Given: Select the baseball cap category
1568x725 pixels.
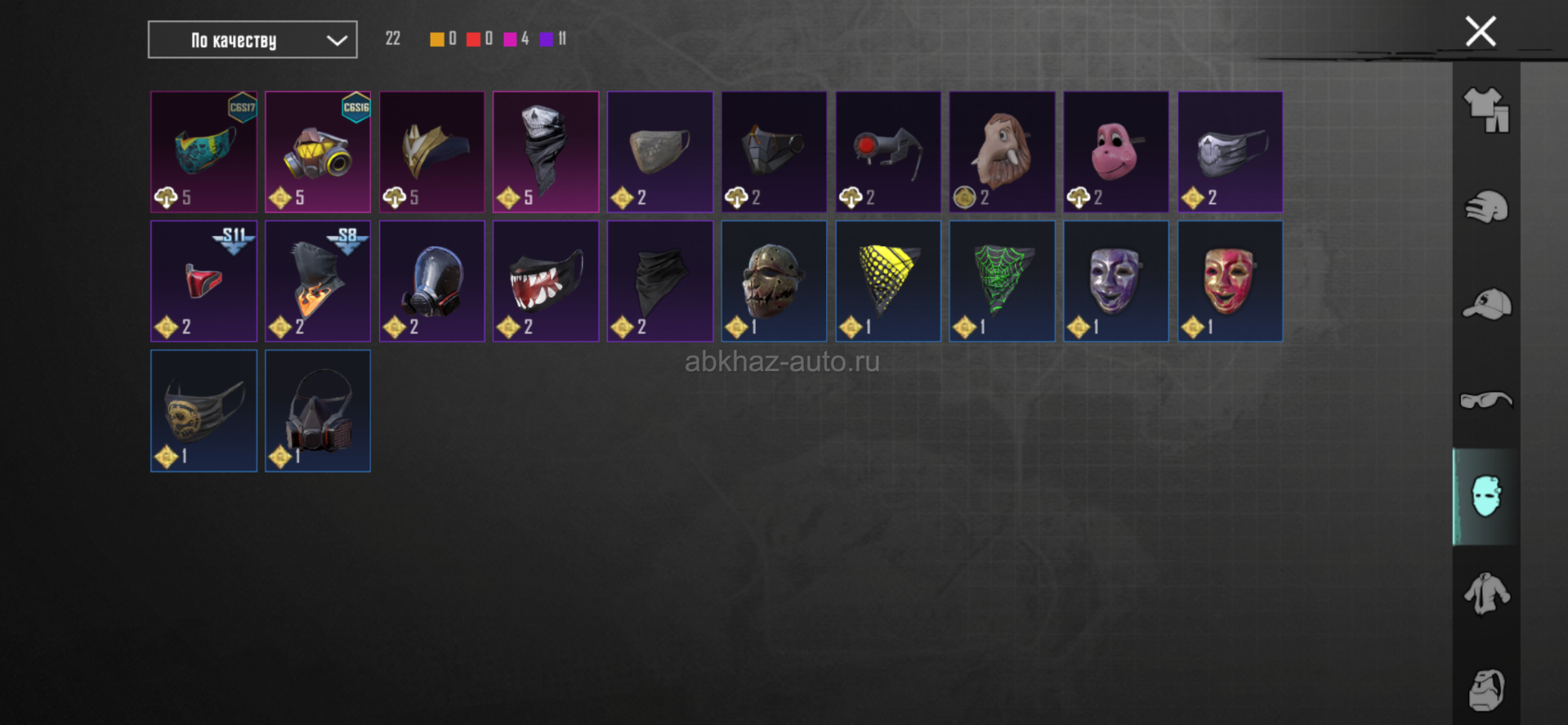Looking at the screenshot, I should tap(1486, 304).
